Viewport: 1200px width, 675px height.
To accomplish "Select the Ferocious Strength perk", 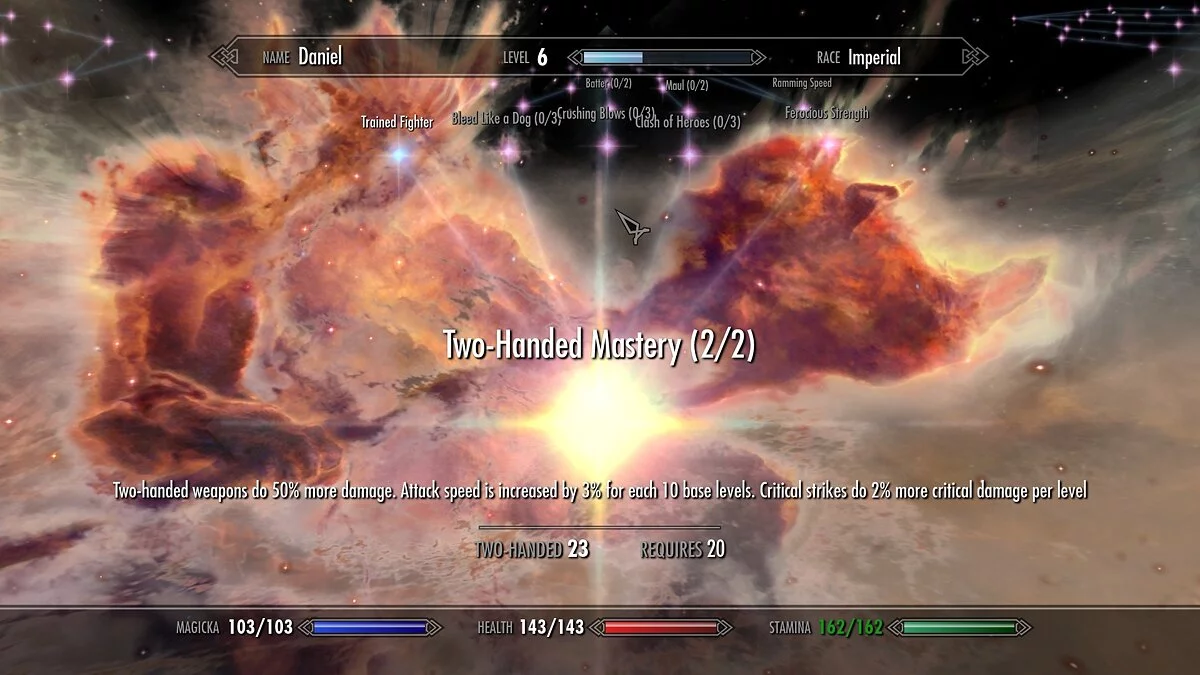I will tap(827, 114).
